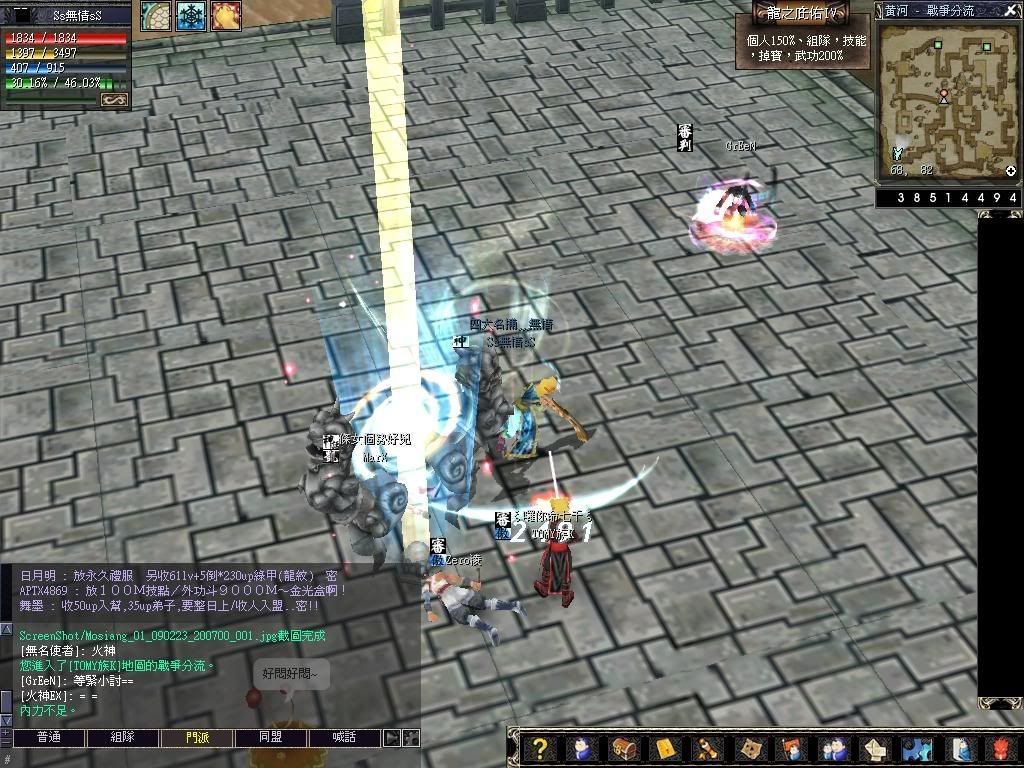
Task: Click the character with red flag icon
Action: (791, 748)
